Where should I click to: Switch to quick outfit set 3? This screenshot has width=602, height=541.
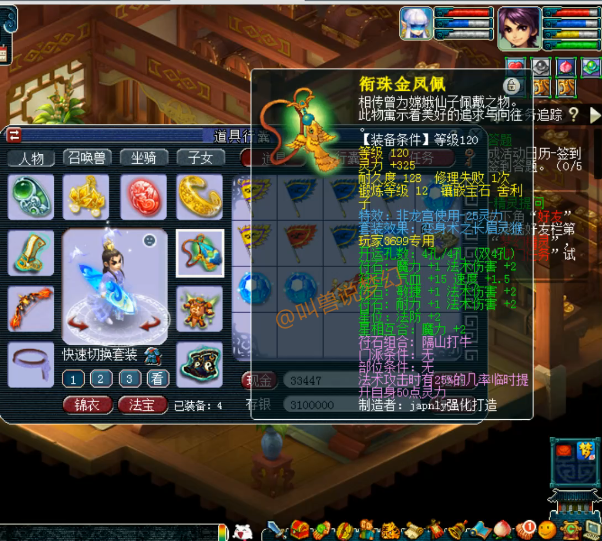pyautogui.click(x=129, y=378)
